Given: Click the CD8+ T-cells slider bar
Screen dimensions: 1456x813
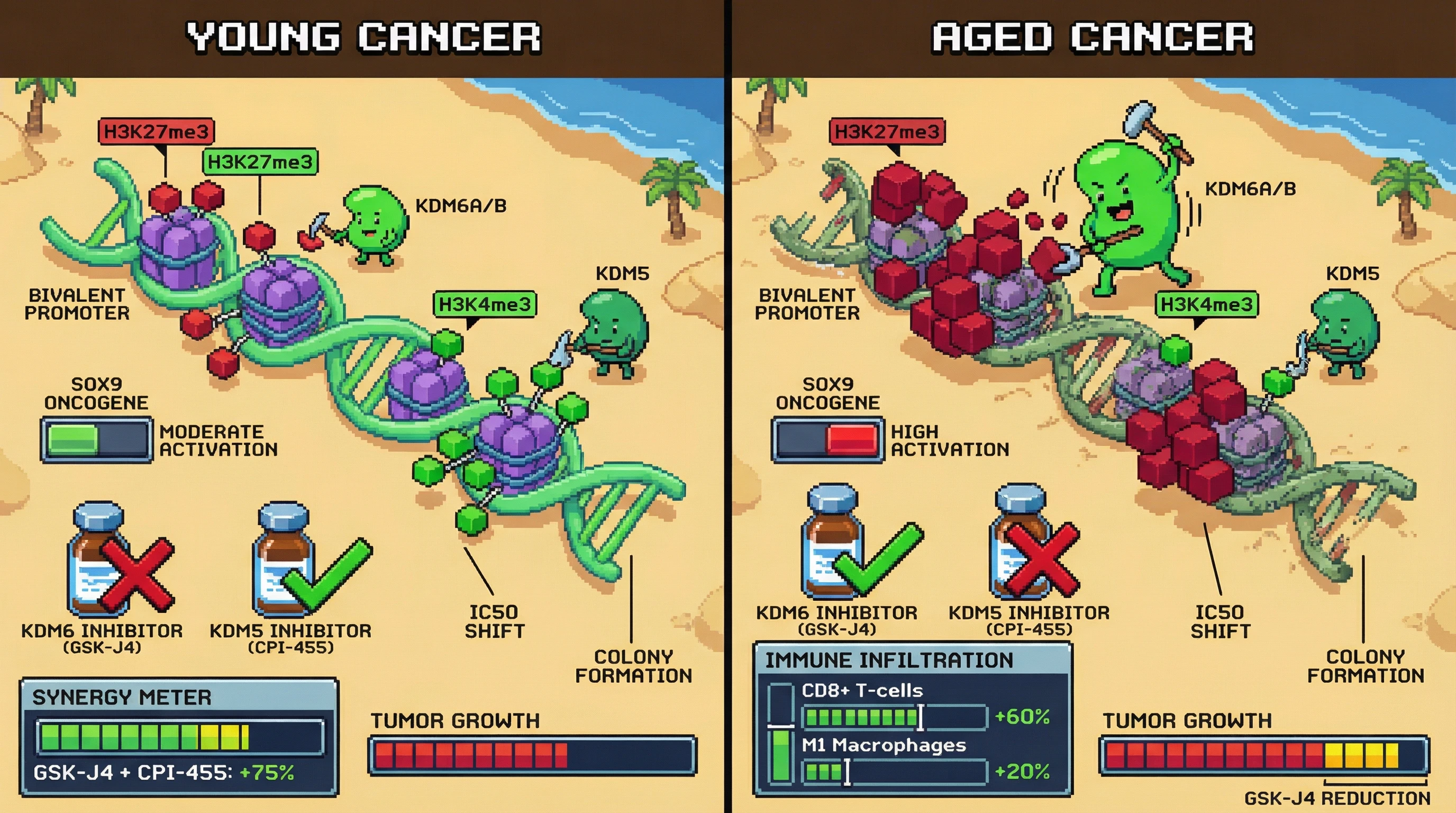Looking at the screenshot, I should click(895, 717).
